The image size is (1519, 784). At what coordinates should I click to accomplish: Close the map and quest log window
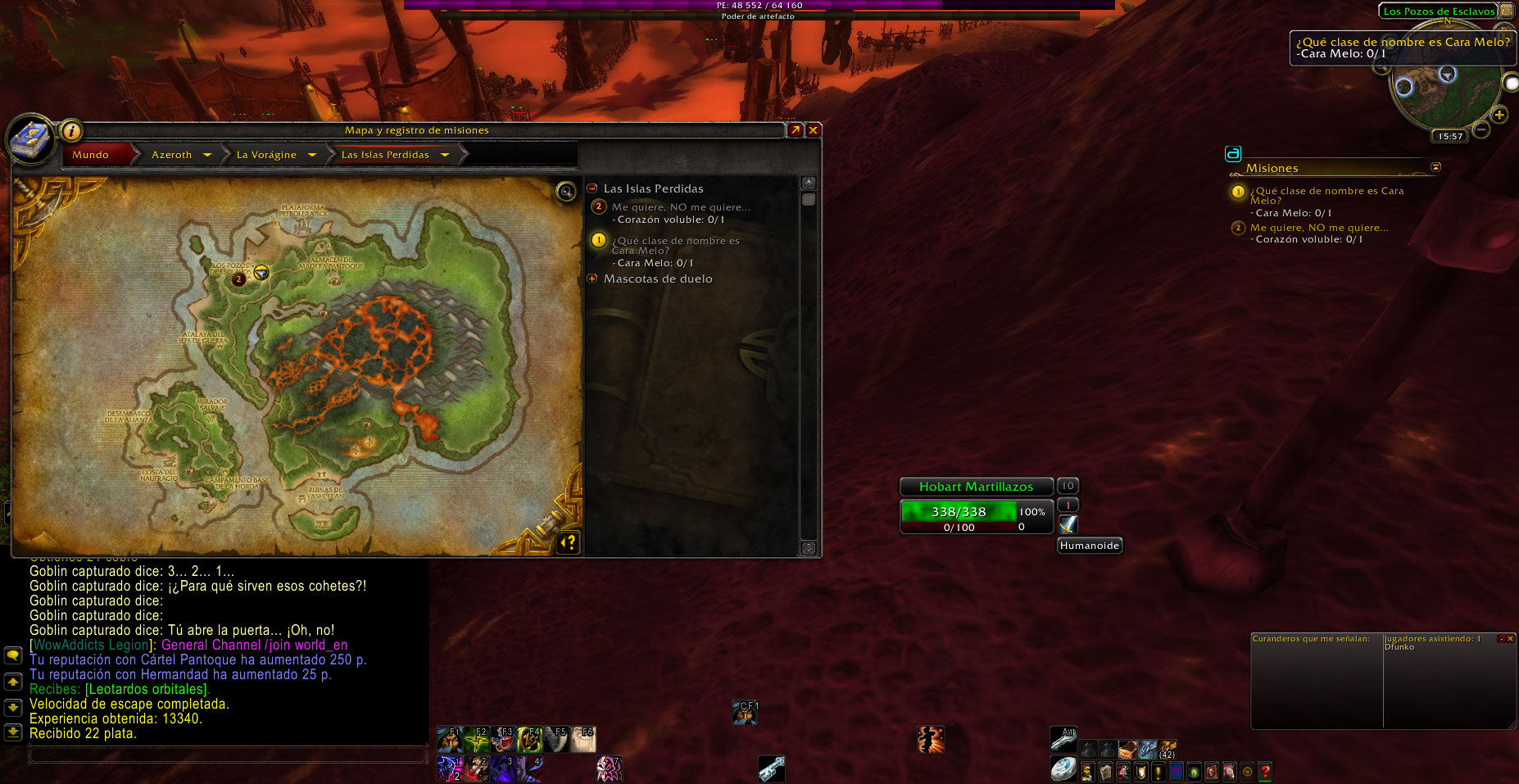(x=813, y=130)
